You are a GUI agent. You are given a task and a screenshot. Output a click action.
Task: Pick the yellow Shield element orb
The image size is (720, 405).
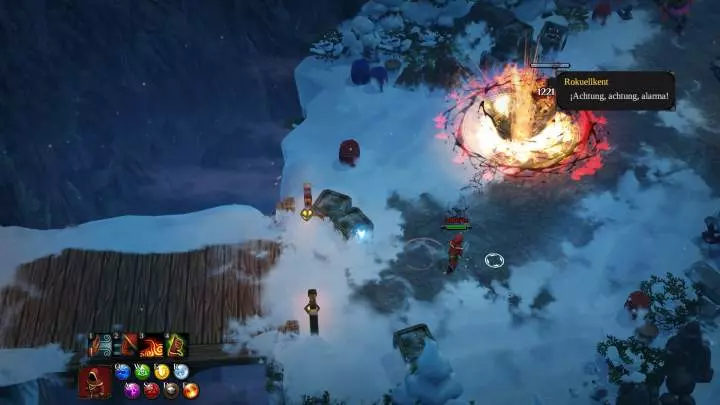161,371
